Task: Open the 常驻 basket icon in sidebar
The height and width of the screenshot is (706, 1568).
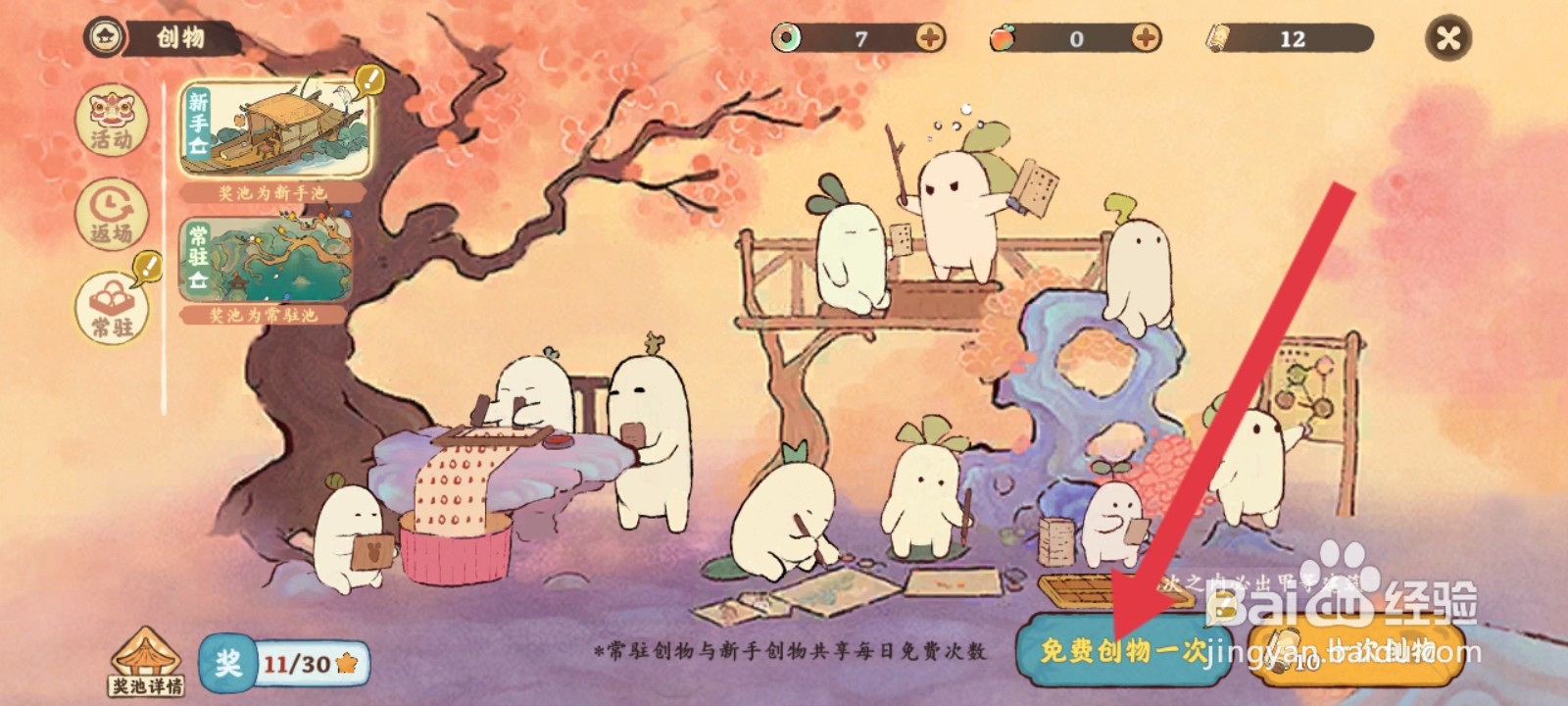Action: [x=111, y=300]
